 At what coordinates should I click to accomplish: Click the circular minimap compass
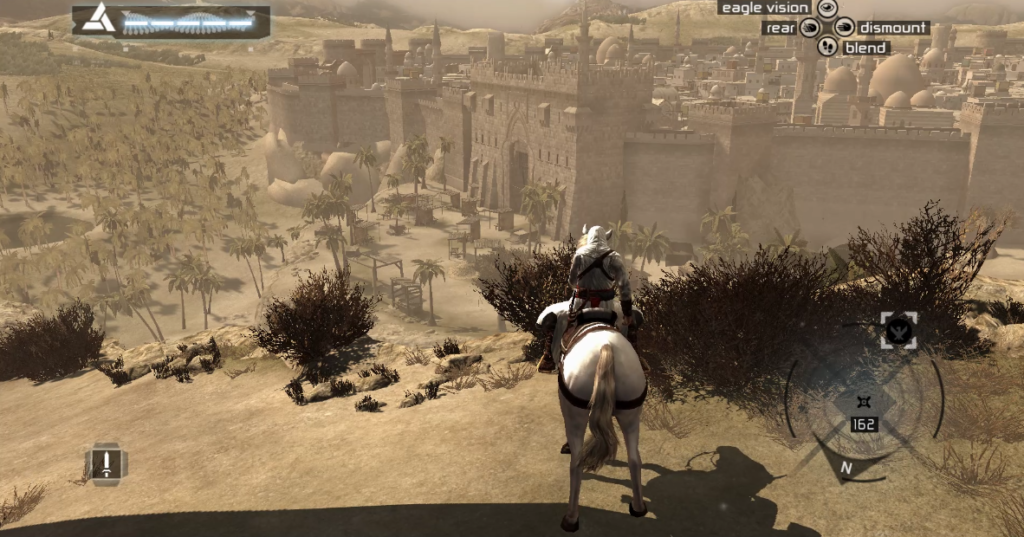pos(863,400)
